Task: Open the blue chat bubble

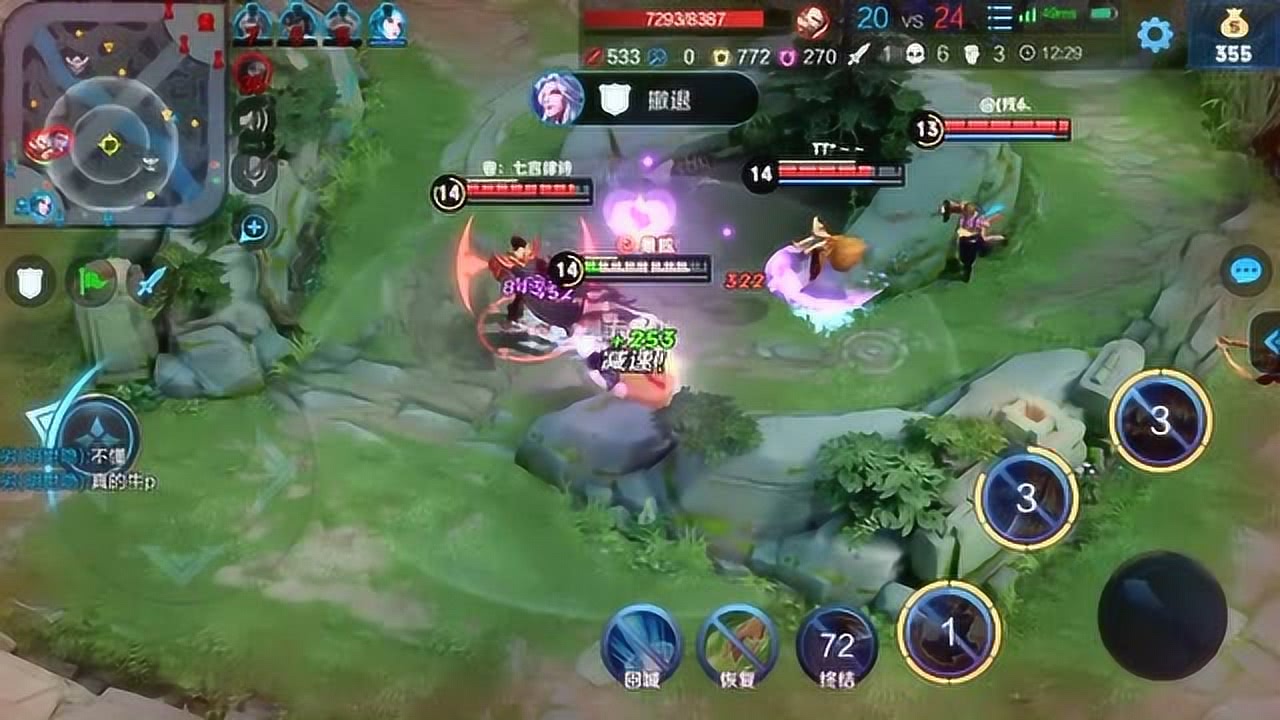Action: 1245,271
